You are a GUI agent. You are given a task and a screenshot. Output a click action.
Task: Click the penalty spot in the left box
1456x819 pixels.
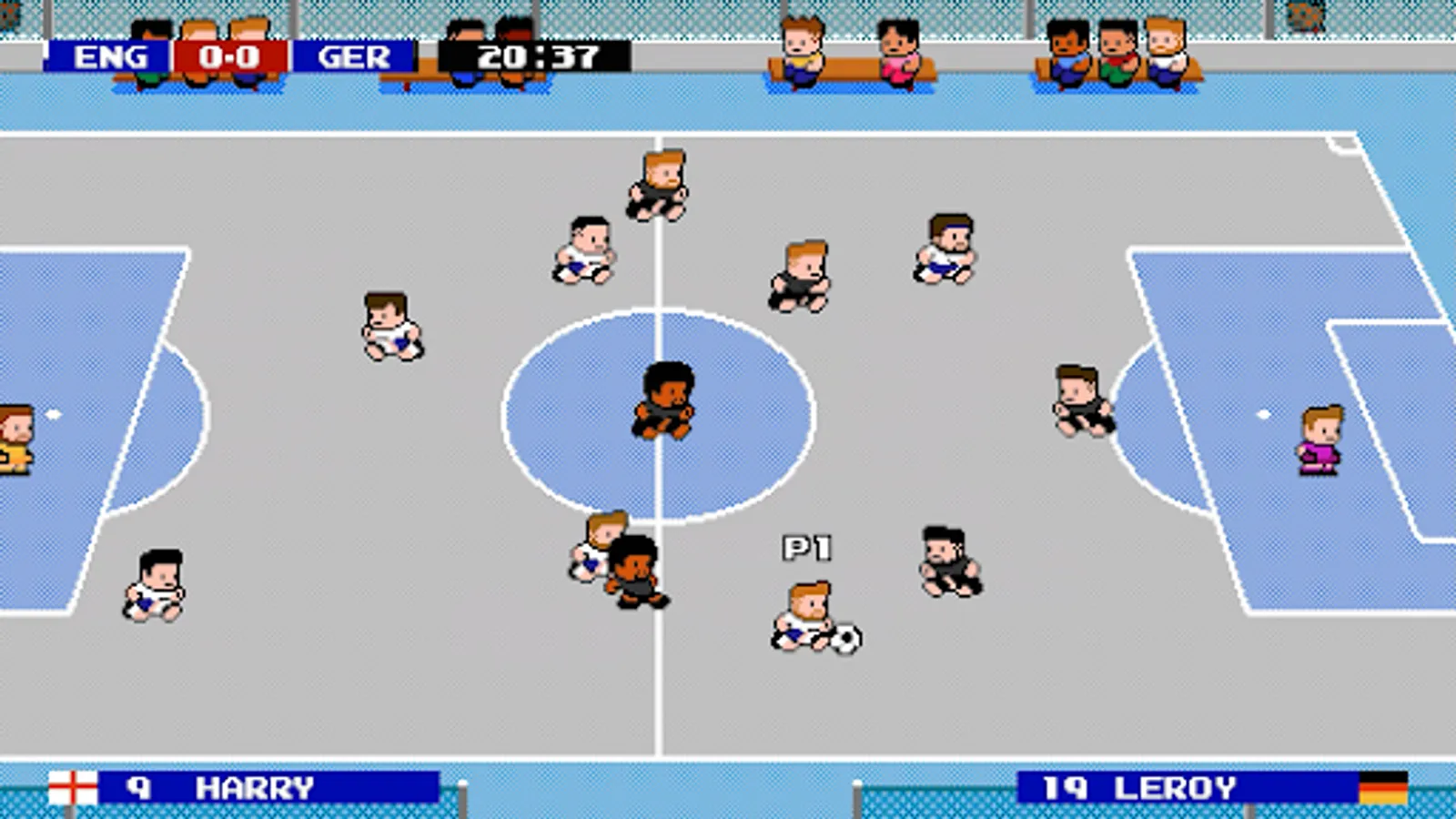(55, 412)
